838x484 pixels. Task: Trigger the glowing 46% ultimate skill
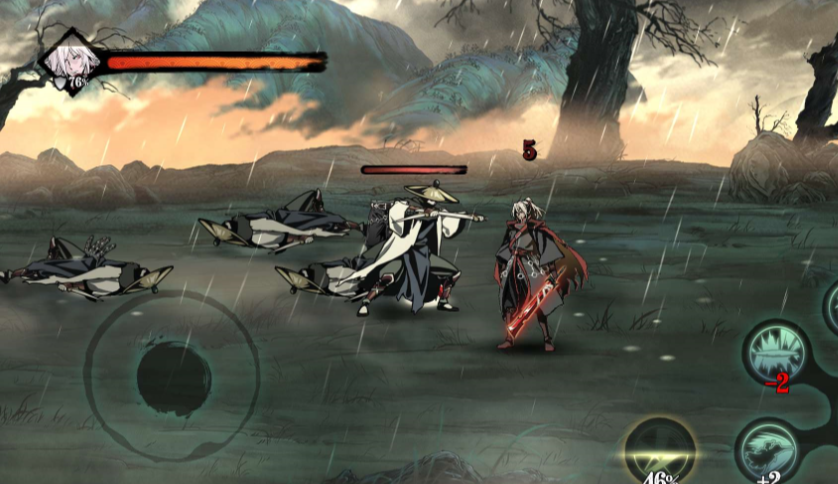660,452
